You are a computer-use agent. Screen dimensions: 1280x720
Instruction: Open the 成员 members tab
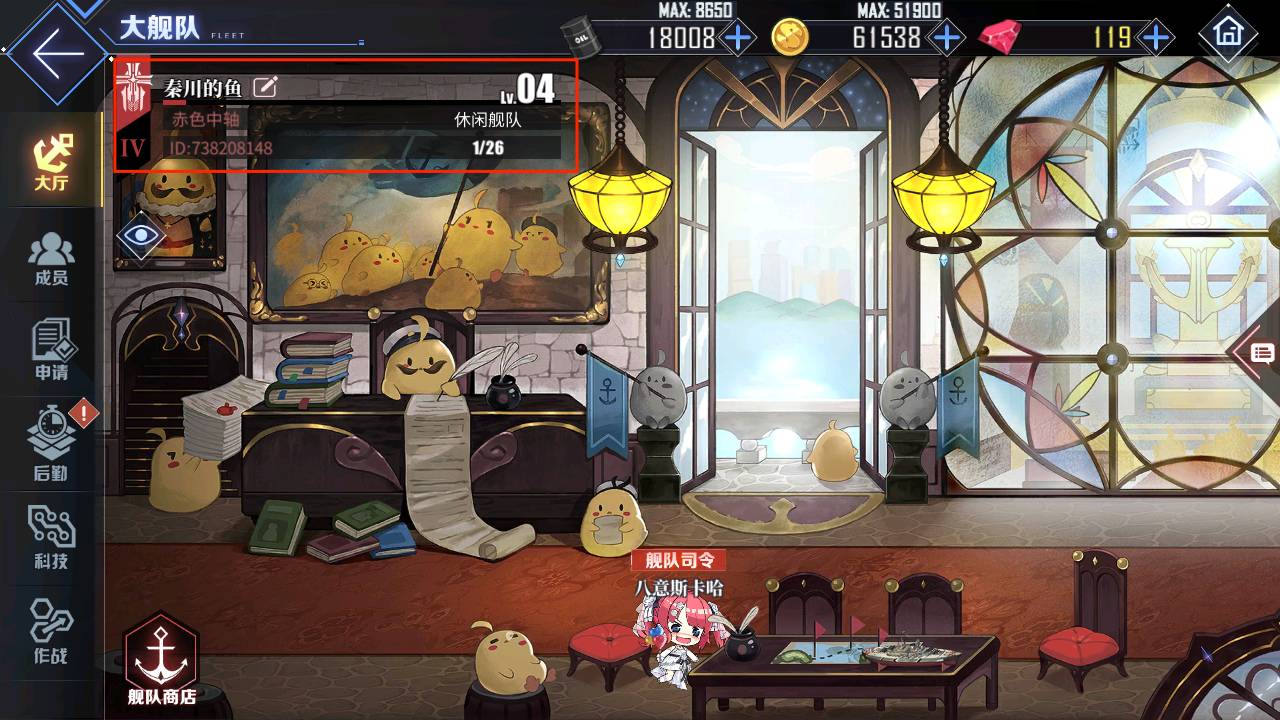point(51,258)
